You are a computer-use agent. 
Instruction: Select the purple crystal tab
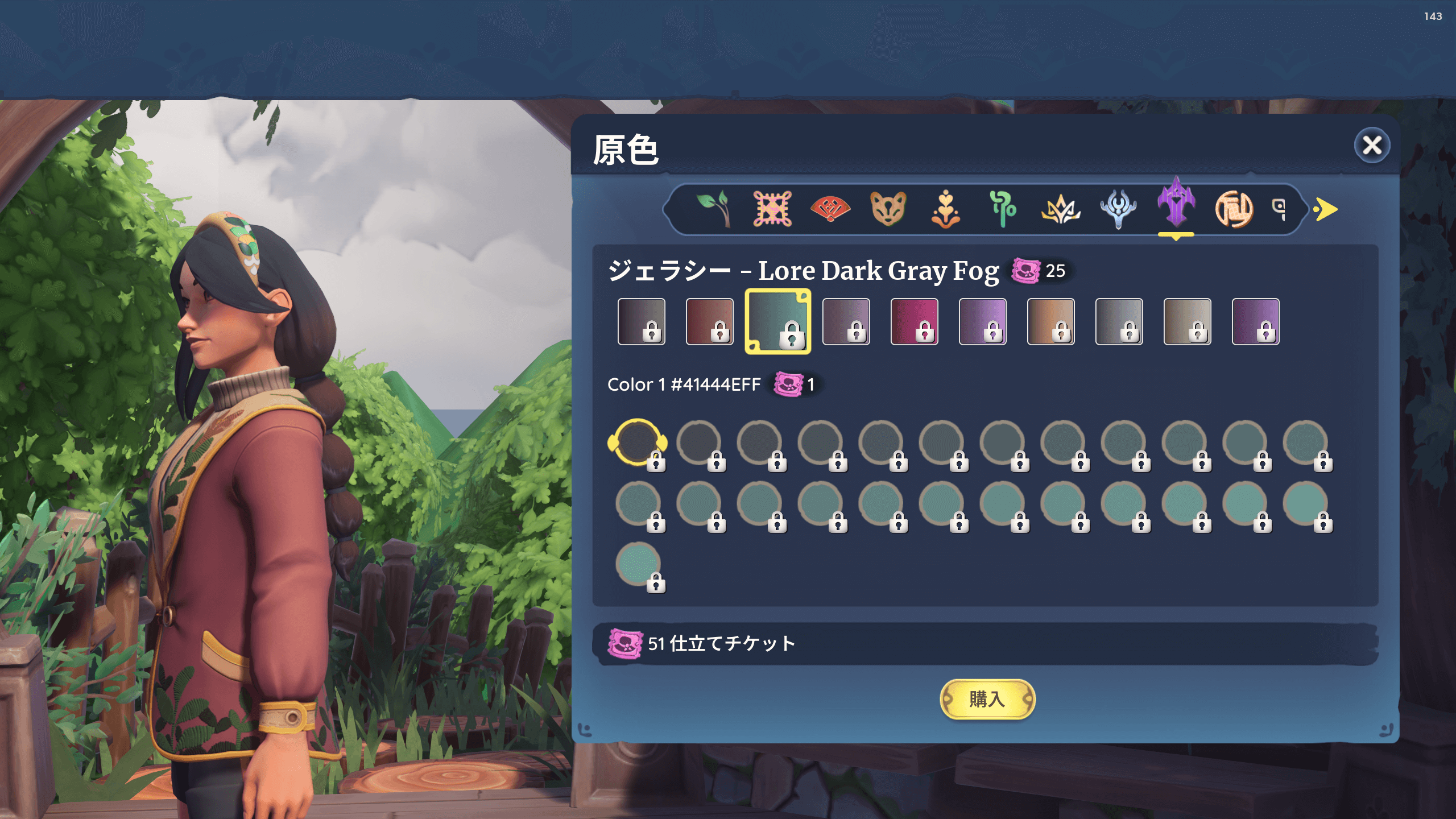[1176, 205]
